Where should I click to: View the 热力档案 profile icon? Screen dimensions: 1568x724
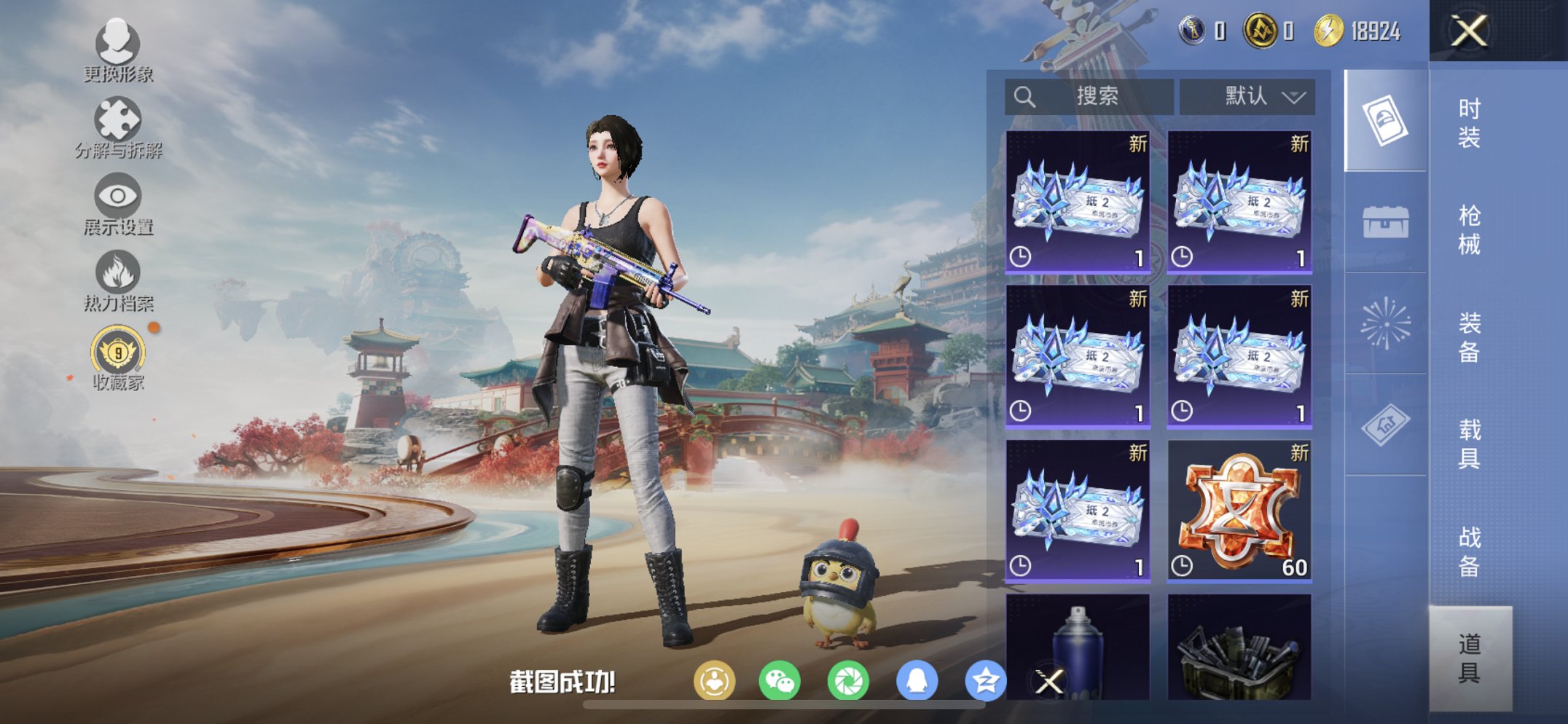pos(117,273)
